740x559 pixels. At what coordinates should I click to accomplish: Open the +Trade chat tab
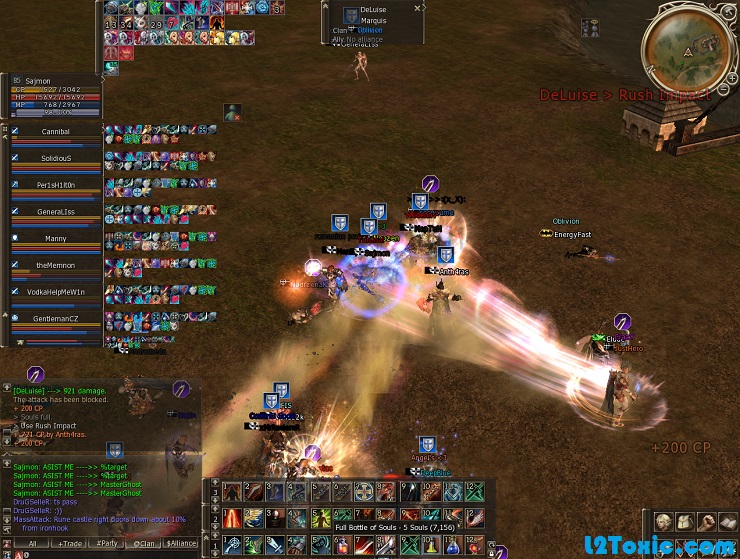coord(70,543)
